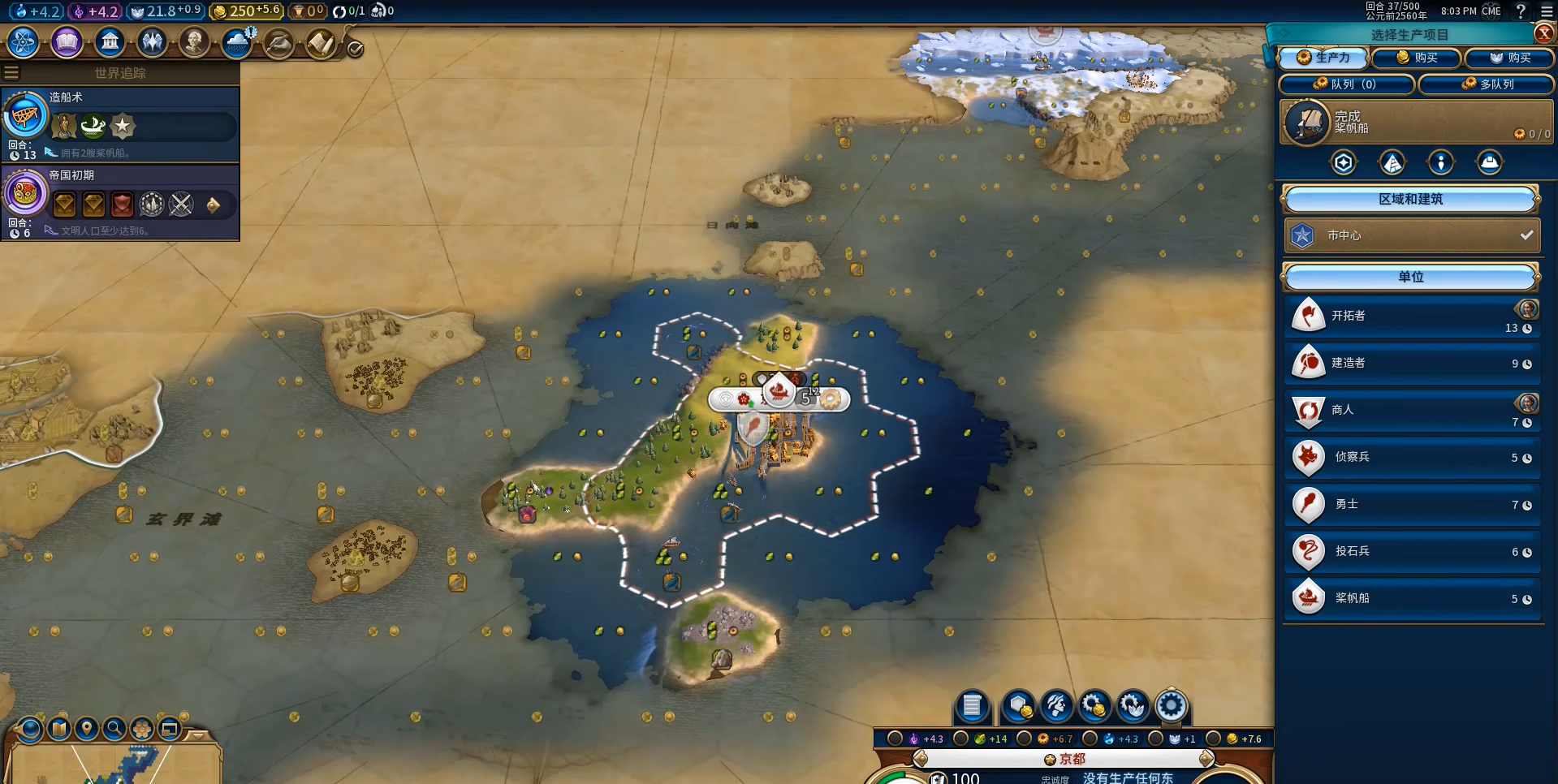Select 建造者 builder from unit list
The image size is (1558, 784).
pyautogui.click(x=1411, y=363)
